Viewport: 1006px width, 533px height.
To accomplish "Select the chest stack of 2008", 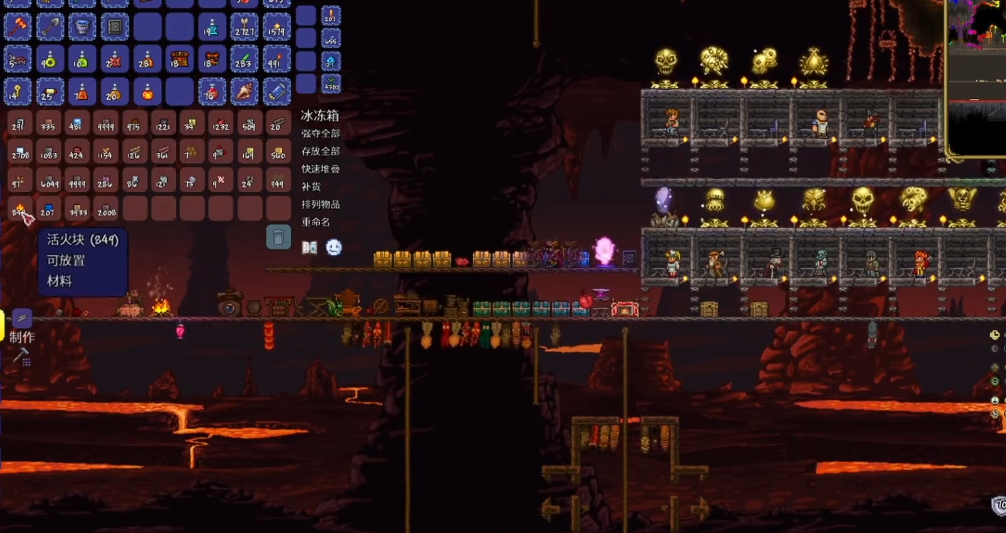I will 107,209.
